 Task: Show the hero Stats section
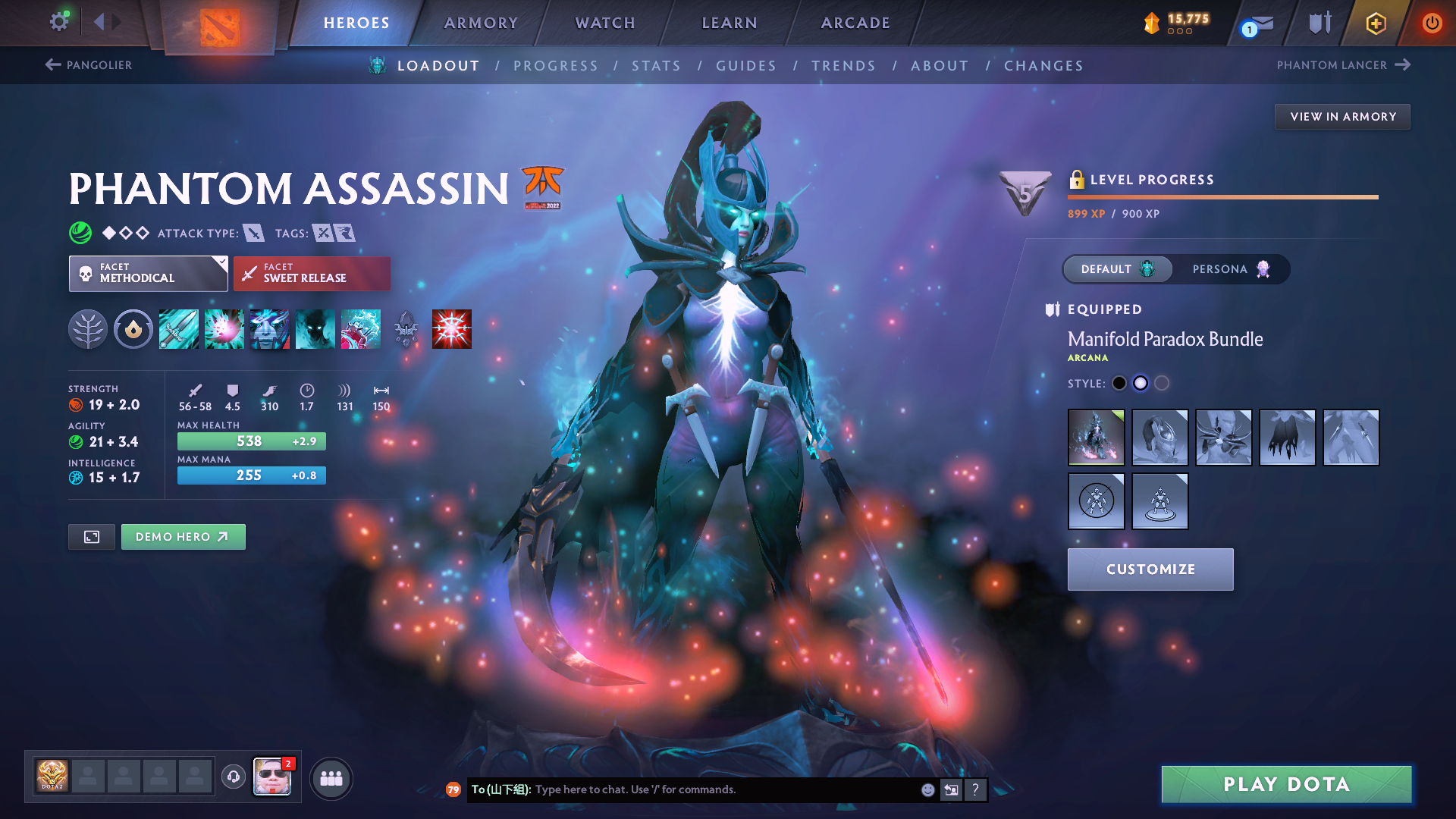pyautogui.click(x=656, y=66)
